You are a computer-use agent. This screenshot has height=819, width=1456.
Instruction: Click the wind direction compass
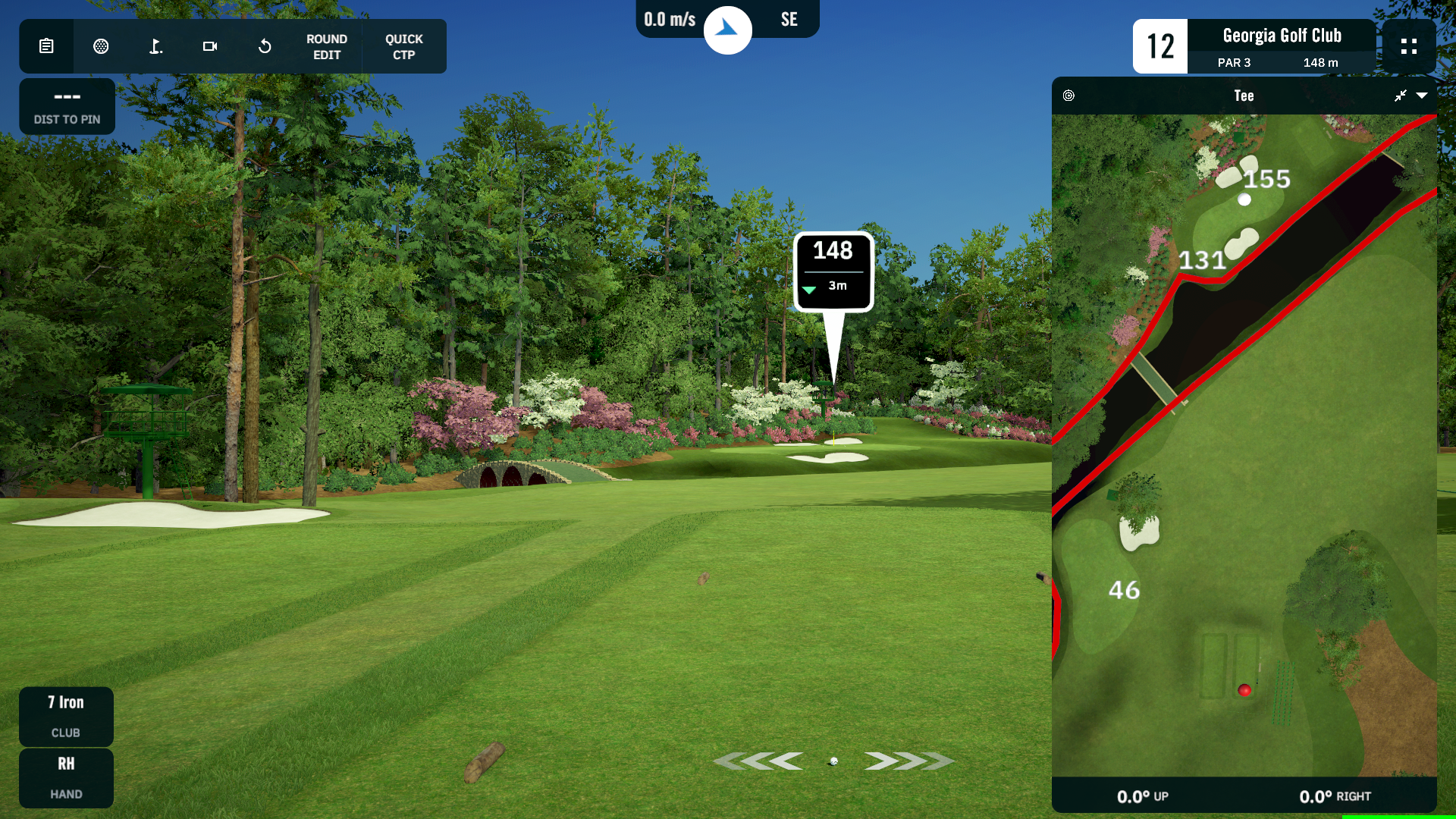click(727, 30)
